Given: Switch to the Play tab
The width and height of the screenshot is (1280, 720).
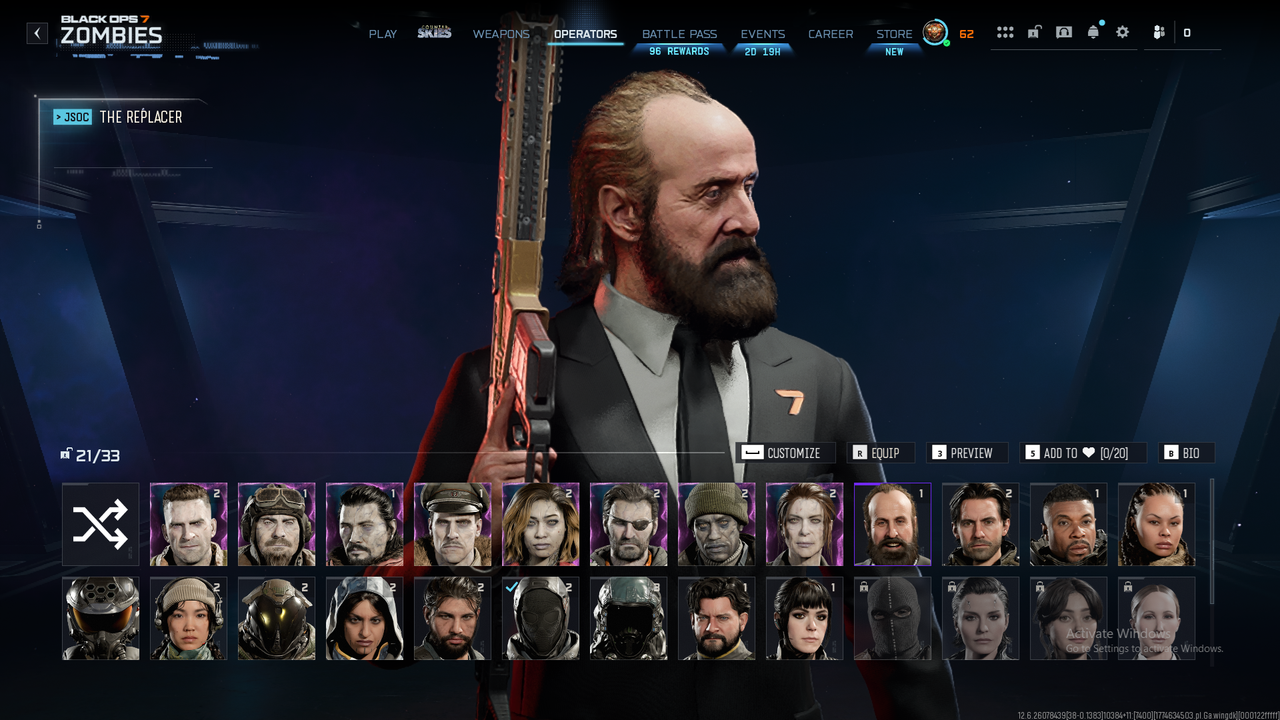Looking at the screenshot, I should tap(383, 34).
